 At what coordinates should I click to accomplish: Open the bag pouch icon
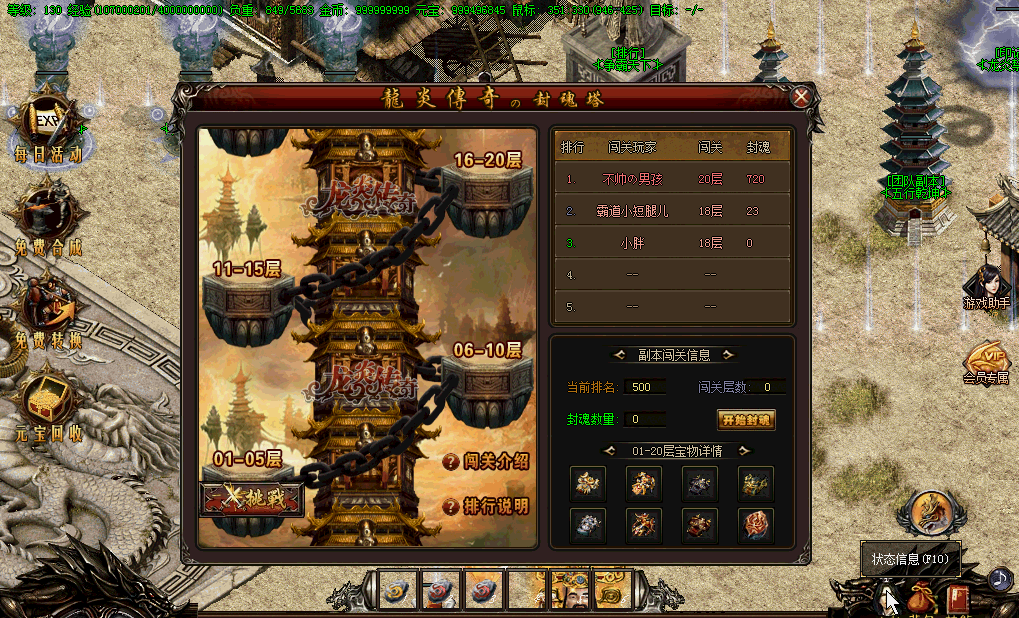(x=921, y=600)
